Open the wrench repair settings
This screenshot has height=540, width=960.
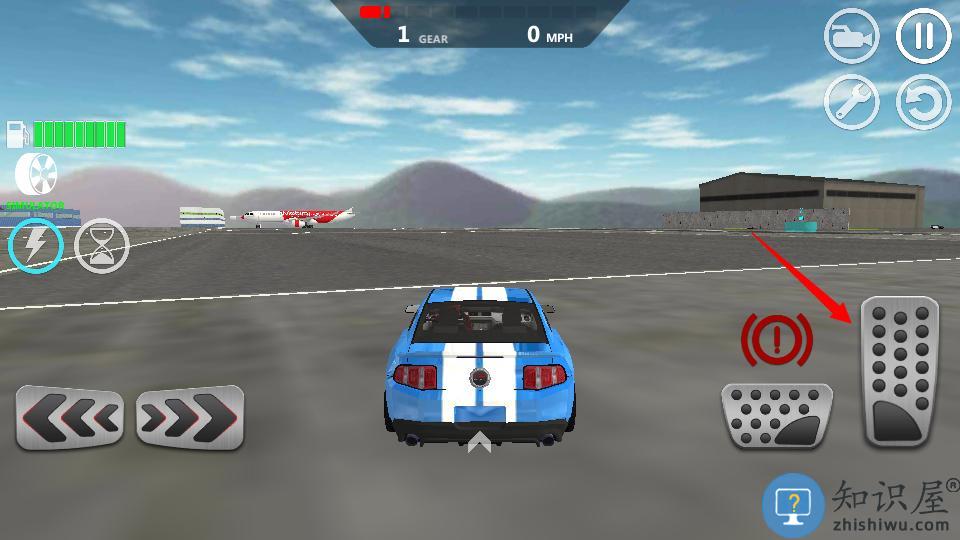tap(851, 101)
